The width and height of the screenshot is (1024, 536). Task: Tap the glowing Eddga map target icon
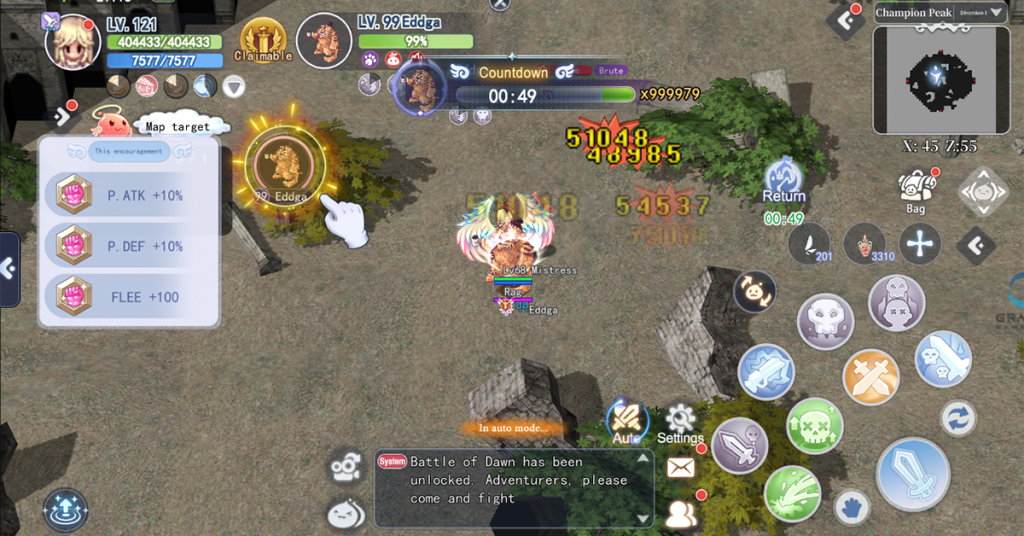pos(285,162)
